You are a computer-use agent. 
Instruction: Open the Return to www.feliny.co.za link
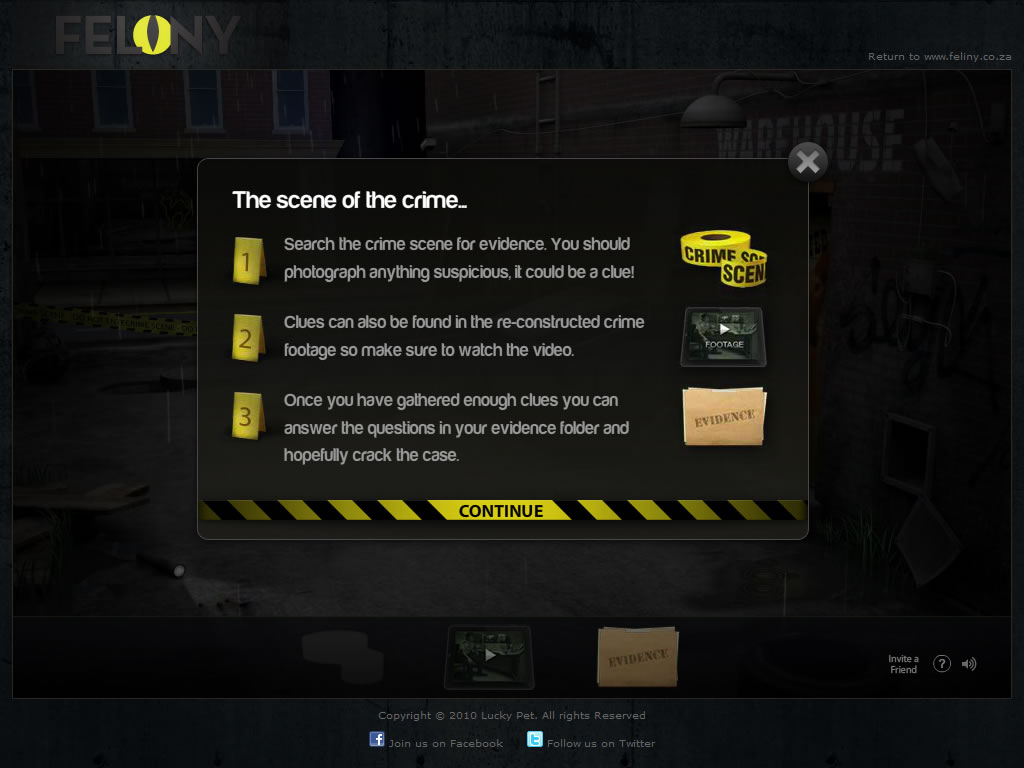coord(939,57)
